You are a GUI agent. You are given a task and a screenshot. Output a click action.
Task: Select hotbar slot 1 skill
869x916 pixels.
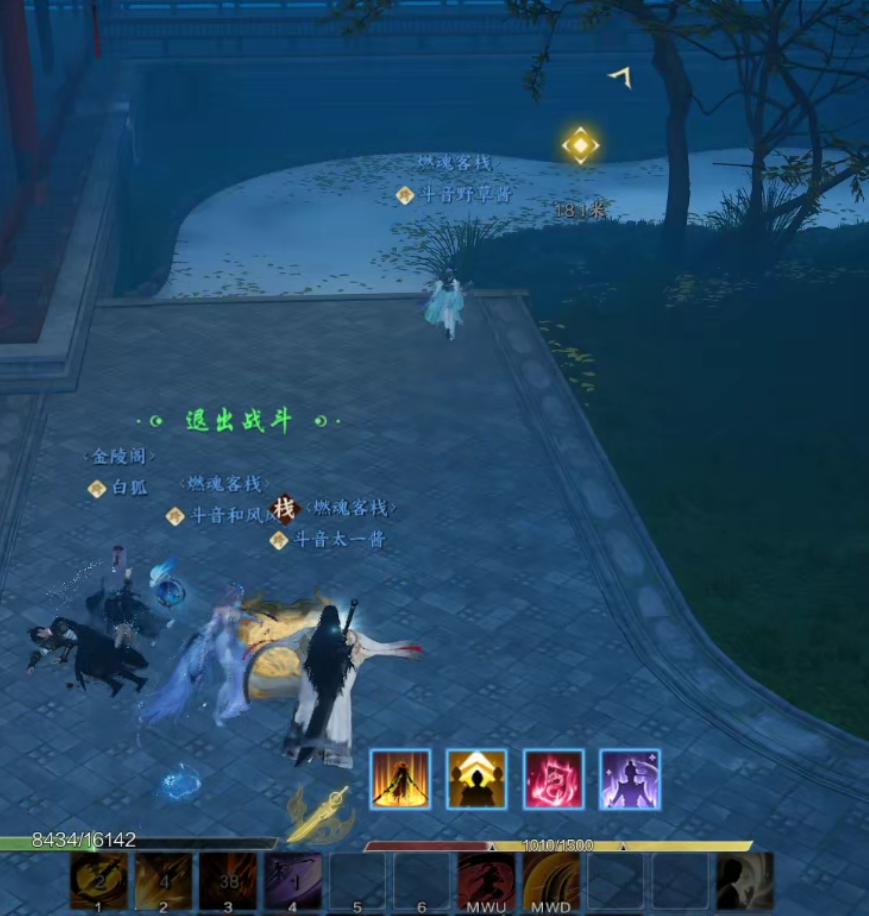[99, 879]
